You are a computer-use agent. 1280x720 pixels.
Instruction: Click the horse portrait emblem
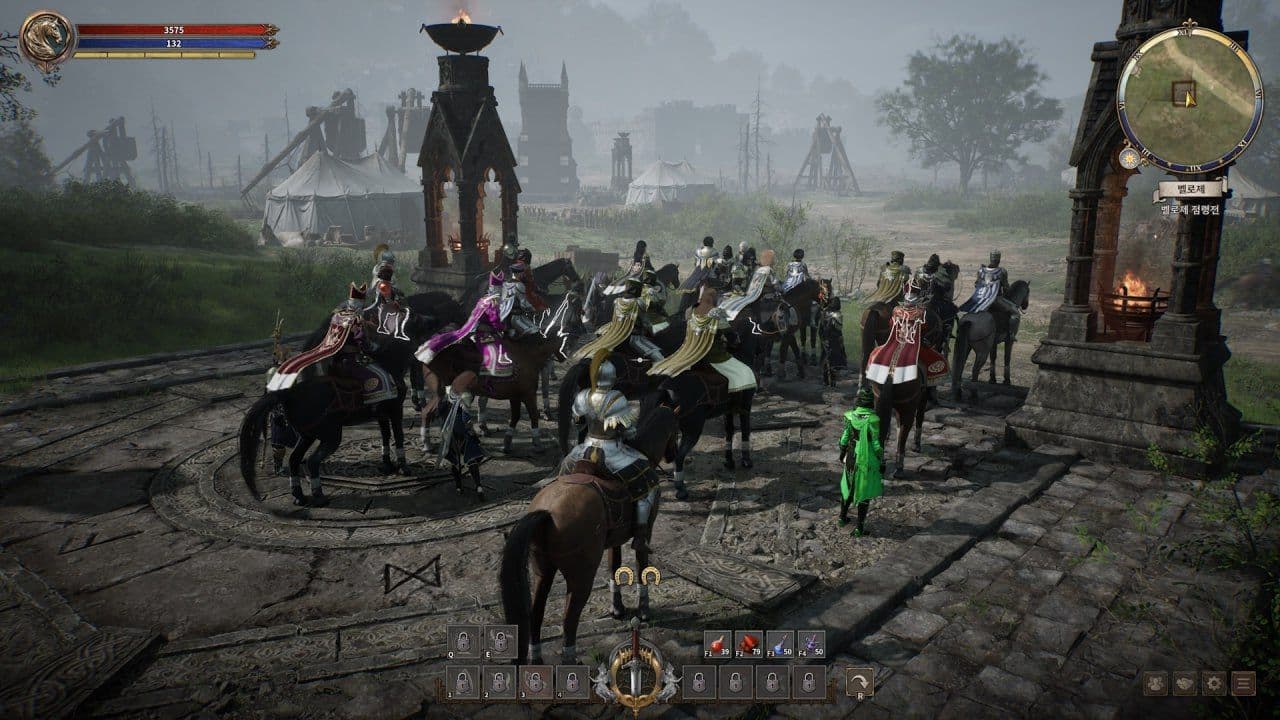click(x=48, y=39)
